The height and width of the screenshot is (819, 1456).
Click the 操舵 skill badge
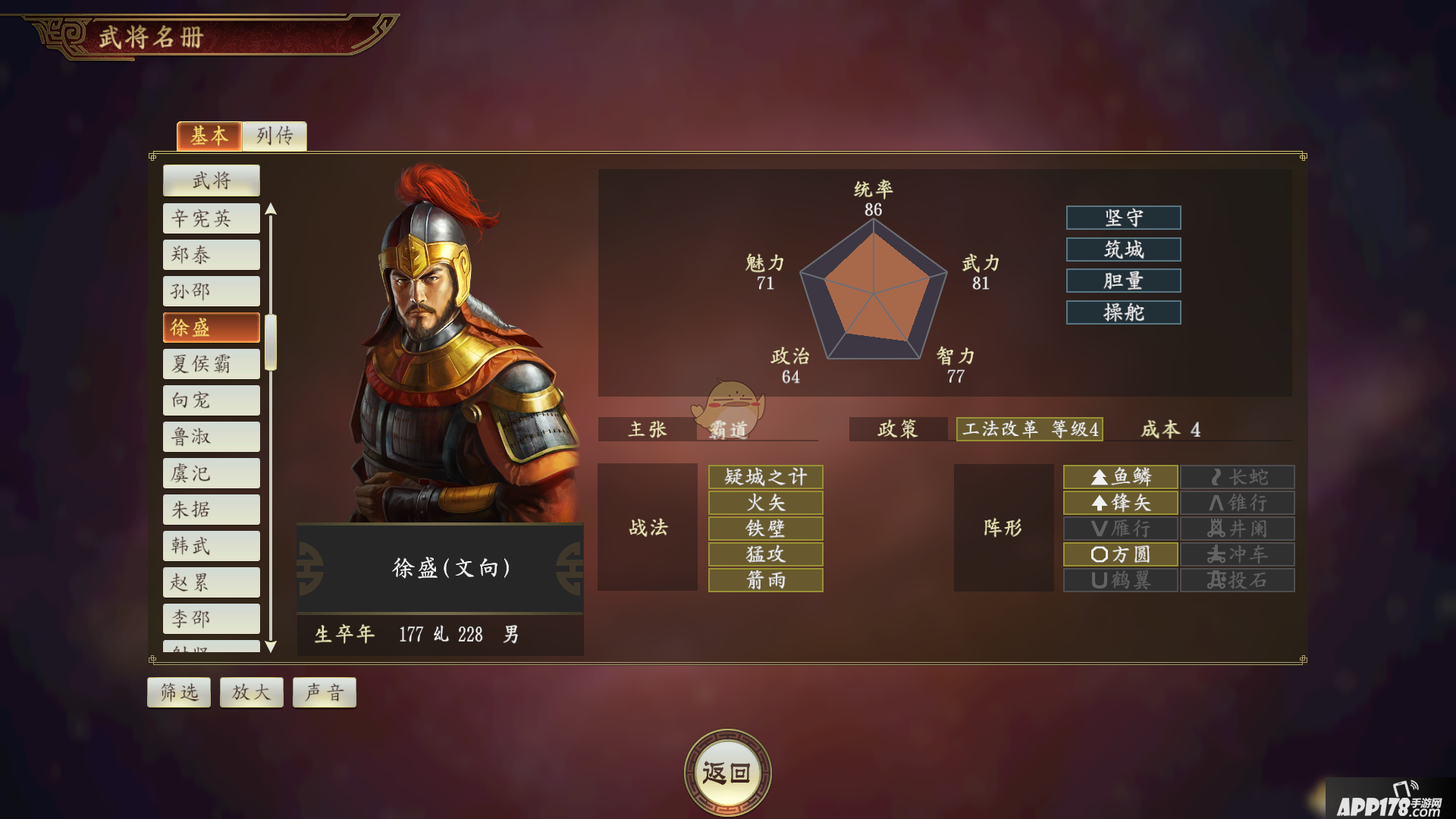coord(1123,312)
